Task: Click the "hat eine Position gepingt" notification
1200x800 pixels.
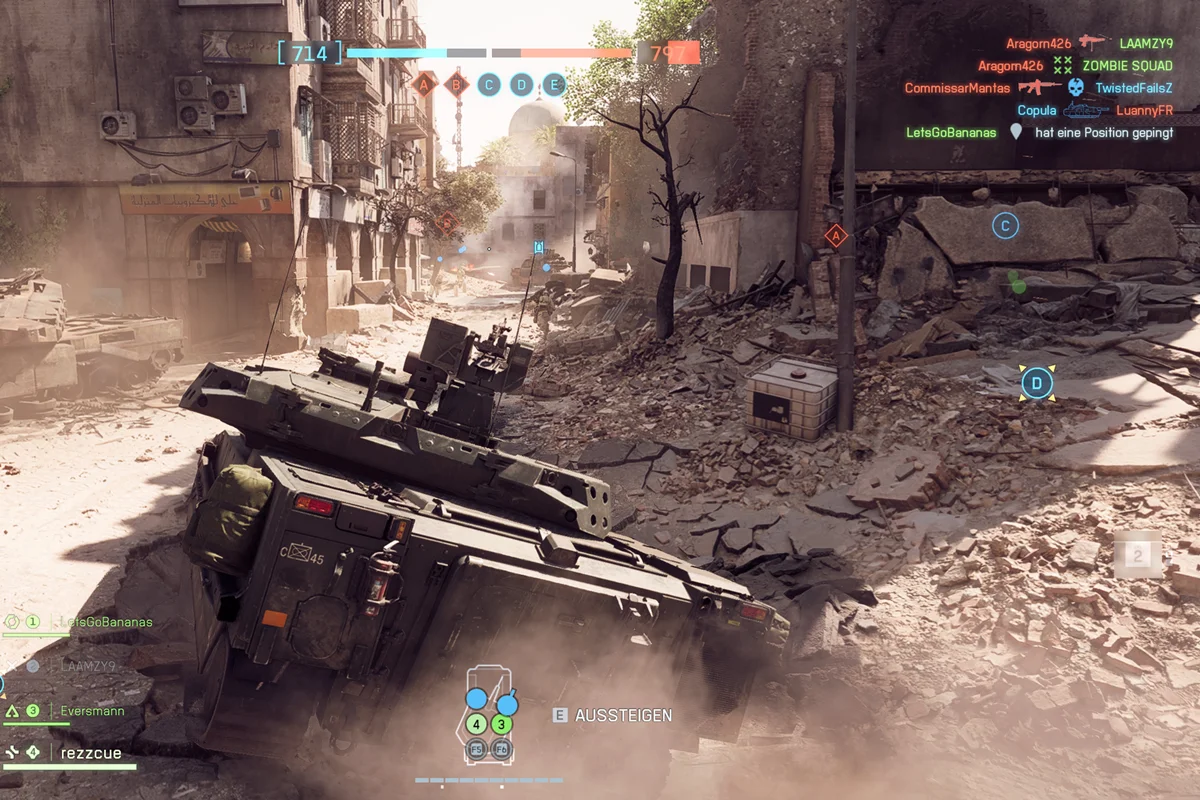Action: point(1104,132)
